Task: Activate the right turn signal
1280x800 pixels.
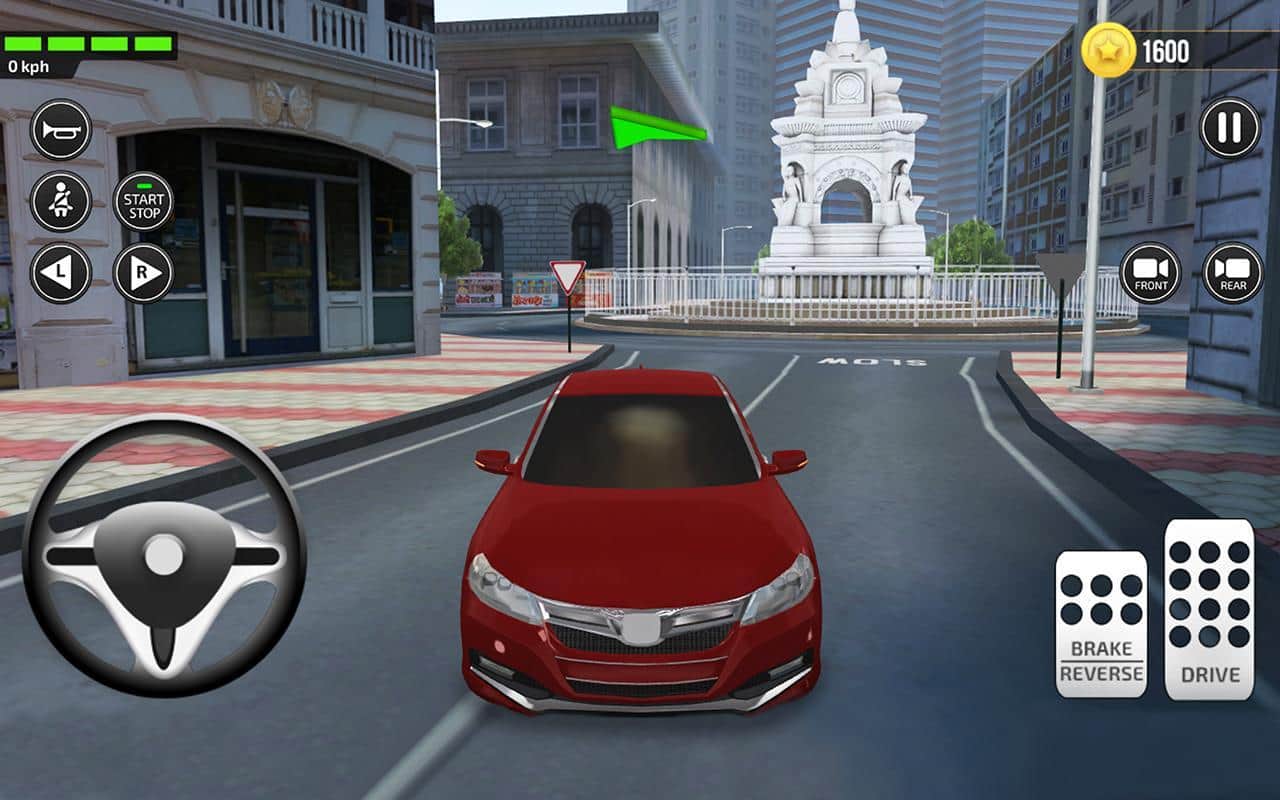Action: [143, 273]
